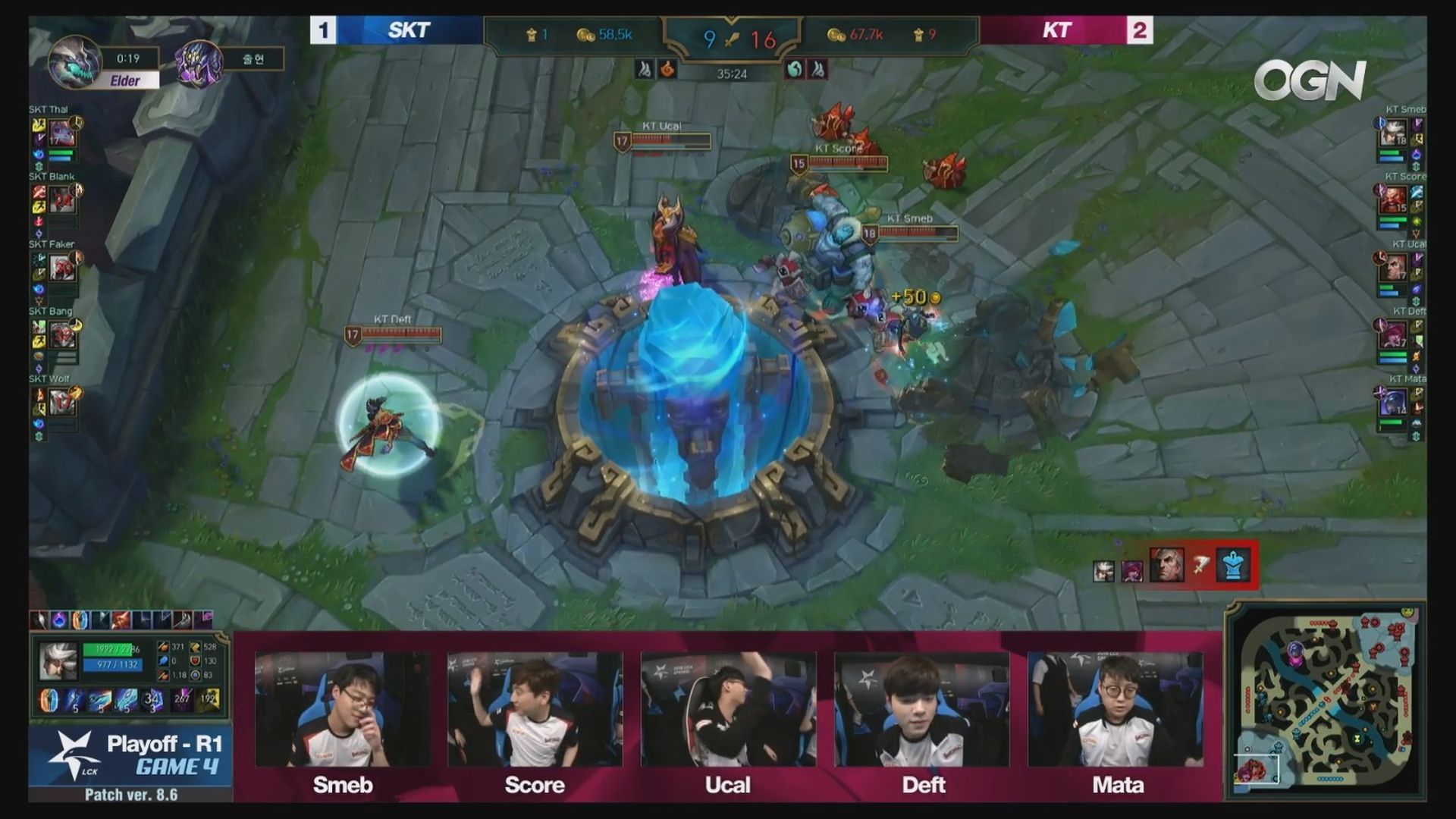Show Ucal's player webcam thumbnail
The width and height of the screenshot is (1456, 819).
(728, 709)
